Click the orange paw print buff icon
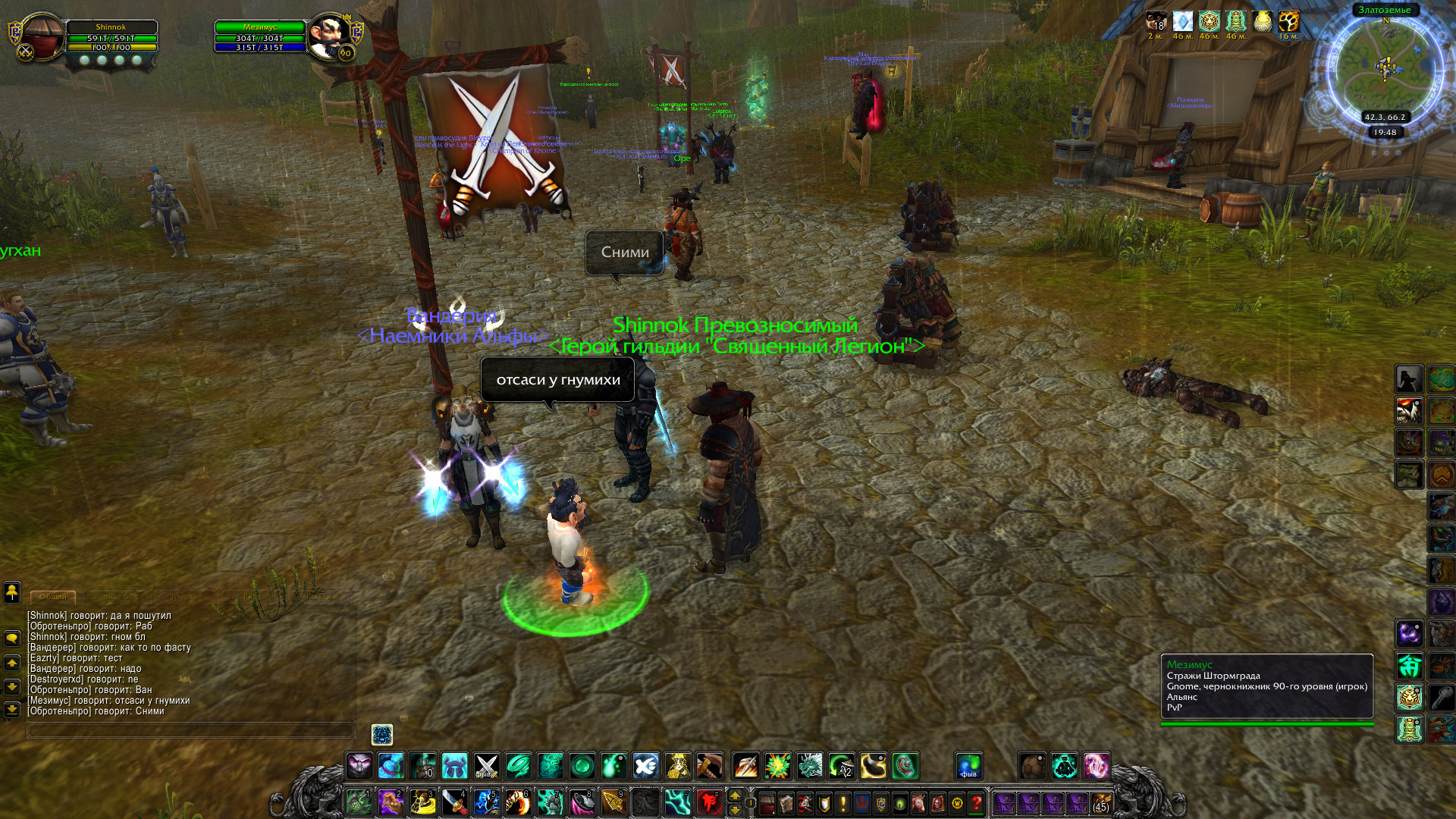 [1288, 21]
